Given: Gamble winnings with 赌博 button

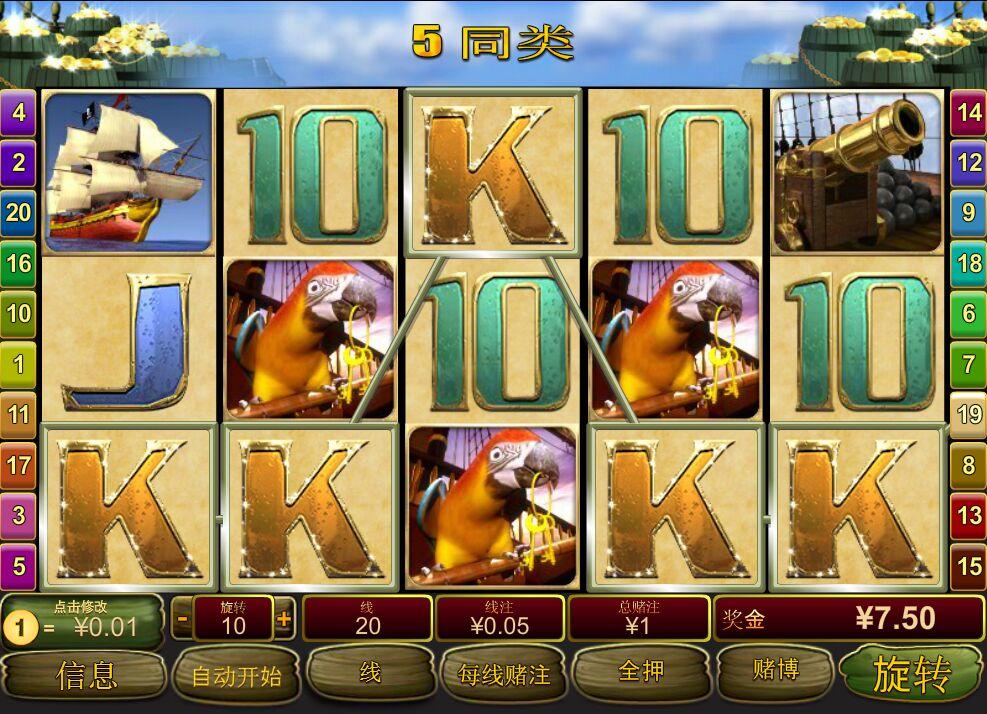Looking at the screenshot, I should click(775, 671).
